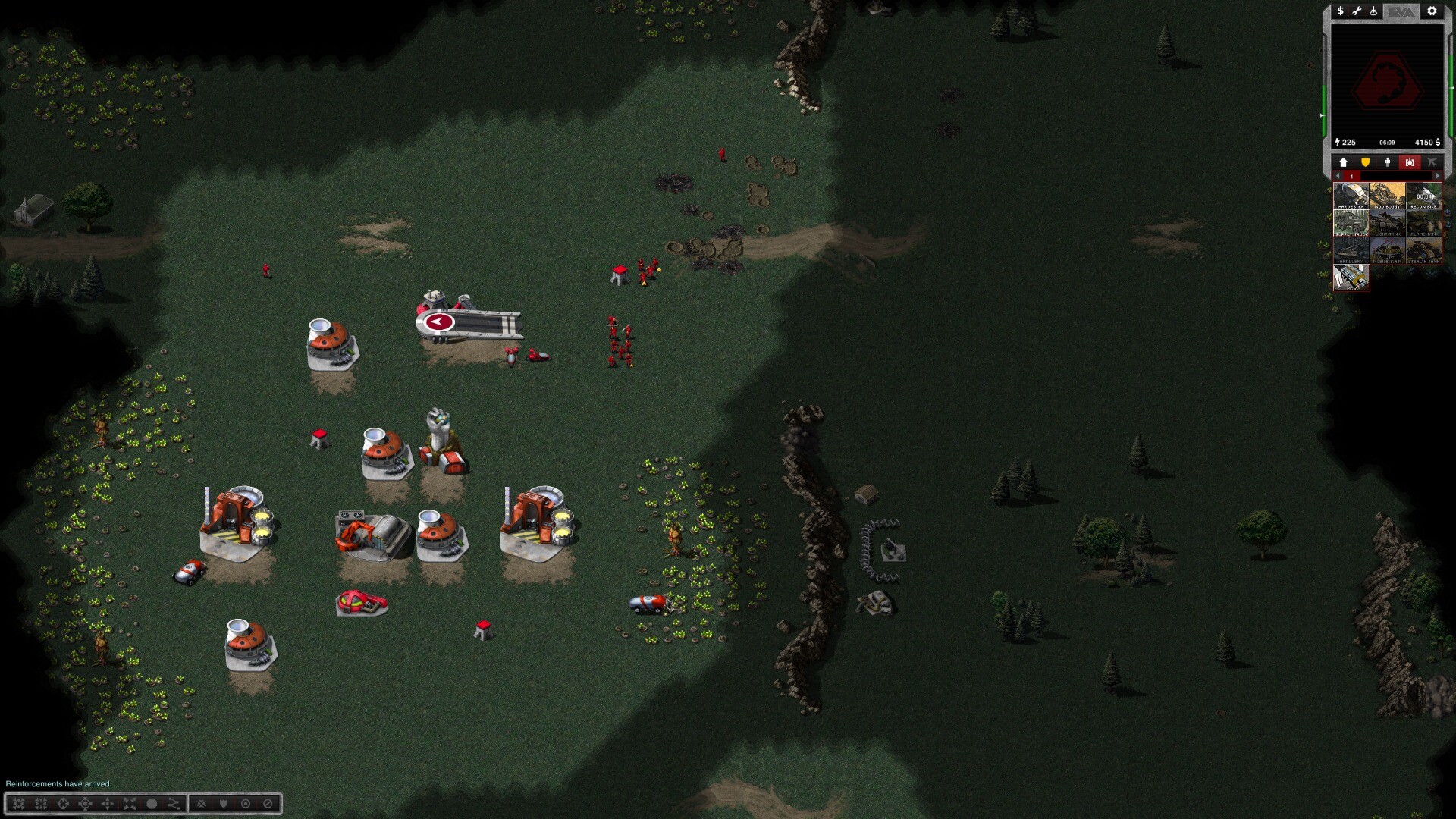This screenshot has width=1456, height=819.
Task: Click the Light Tank build icon
Action: click(x=1388, y=223)
